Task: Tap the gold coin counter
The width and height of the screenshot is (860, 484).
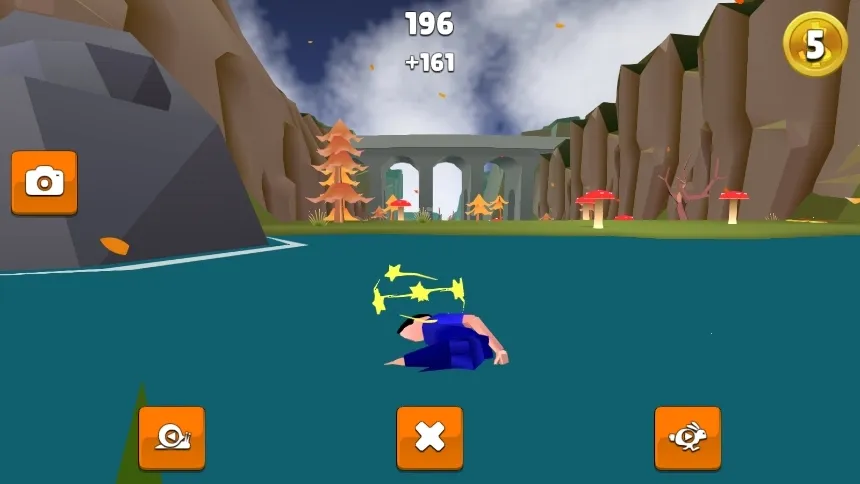Action: click(x=815, y=44)
